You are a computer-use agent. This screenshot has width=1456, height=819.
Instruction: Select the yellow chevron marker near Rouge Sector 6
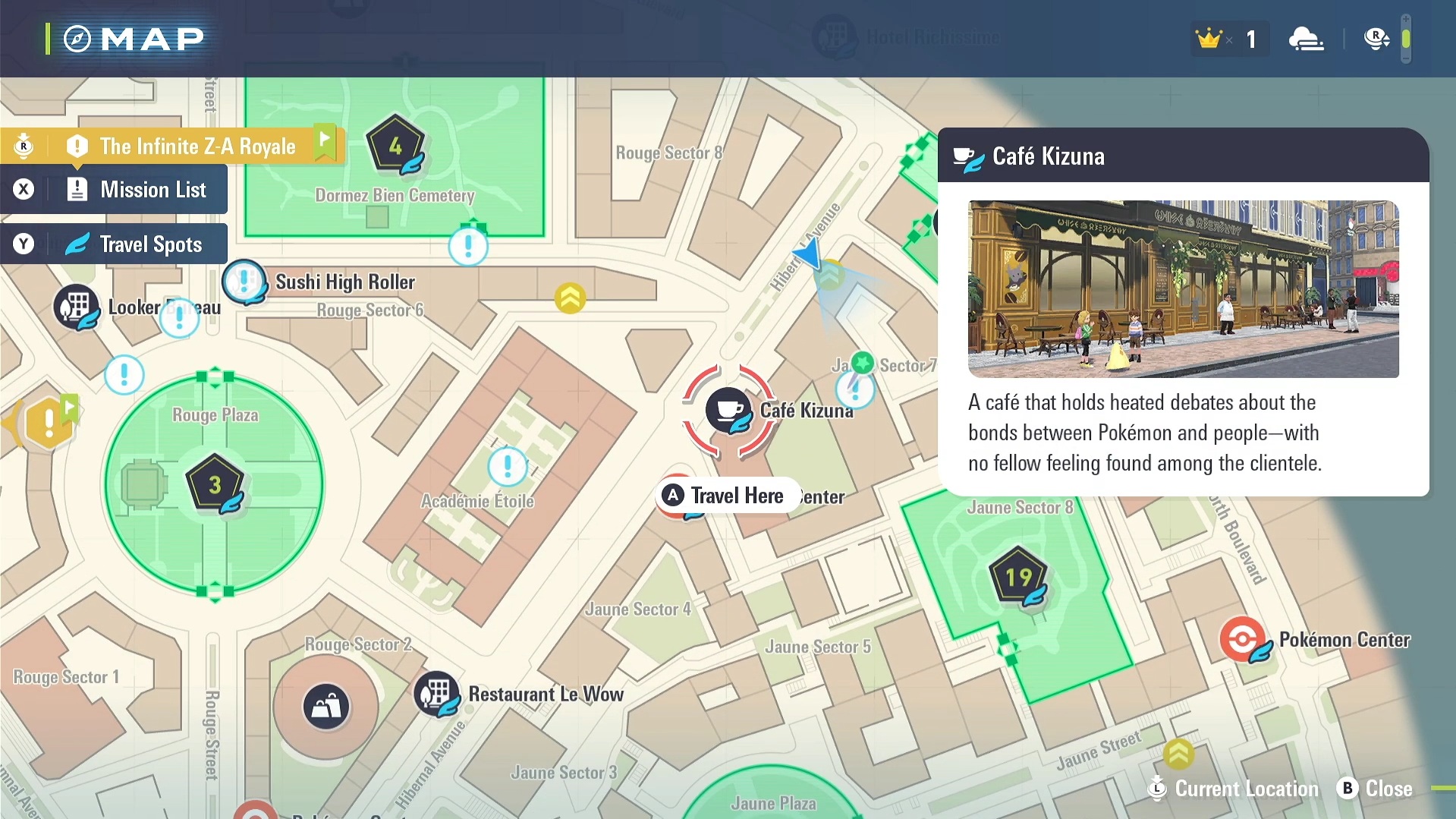click(x=570, y=298)
